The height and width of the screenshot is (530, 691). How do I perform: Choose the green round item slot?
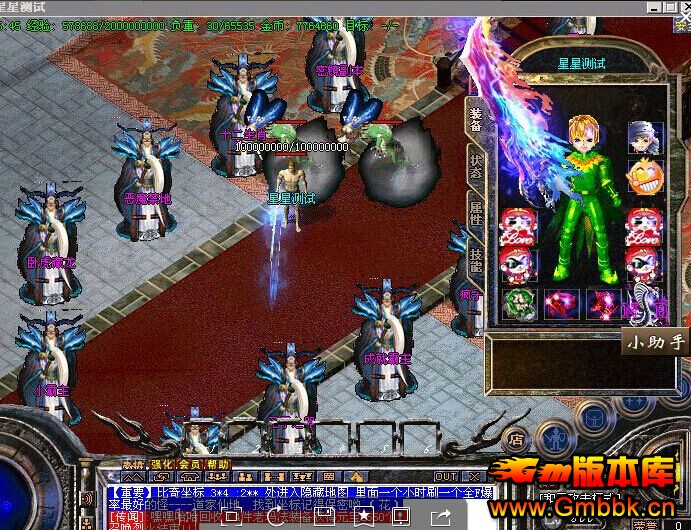click(518, 304)
